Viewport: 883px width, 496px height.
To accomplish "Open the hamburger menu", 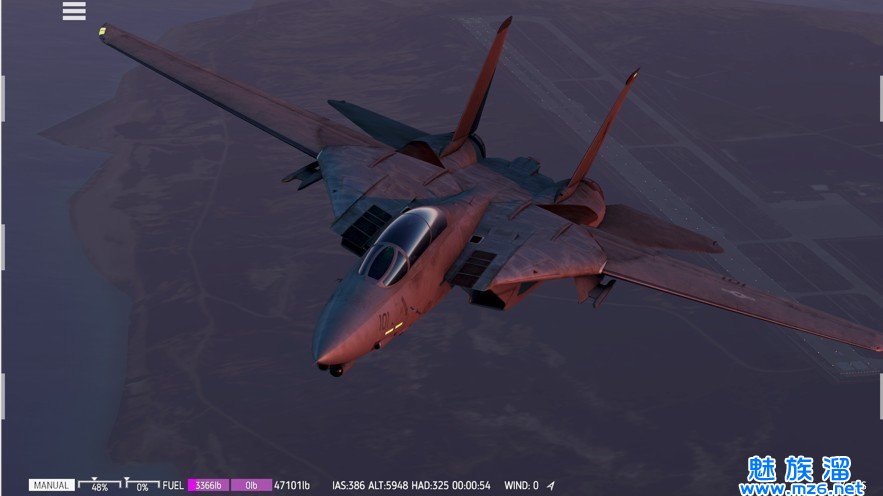I will [x=74, y=11].
